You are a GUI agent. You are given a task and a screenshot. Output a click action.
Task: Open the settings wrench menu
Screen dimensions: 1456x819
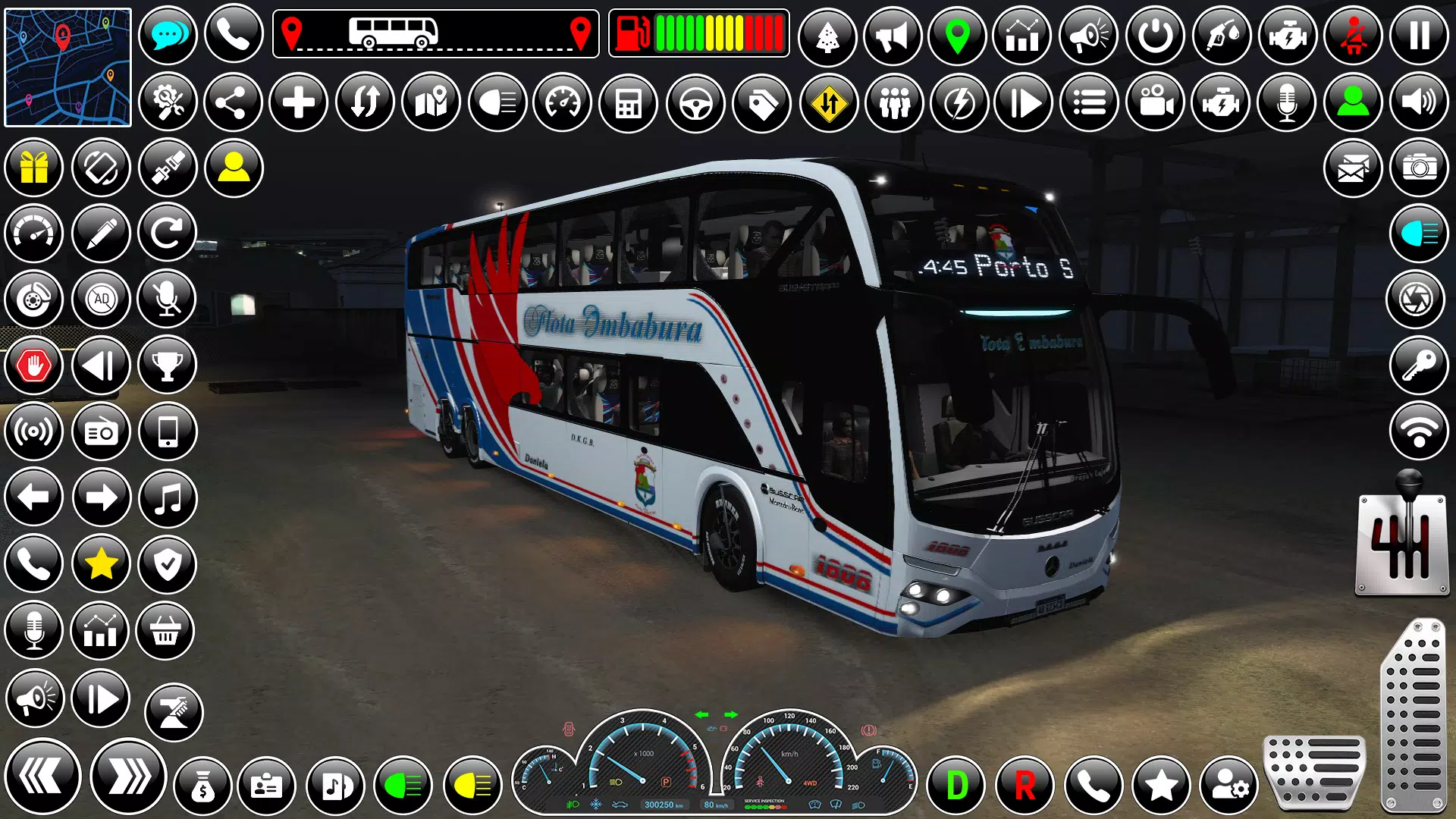point(167,102)
